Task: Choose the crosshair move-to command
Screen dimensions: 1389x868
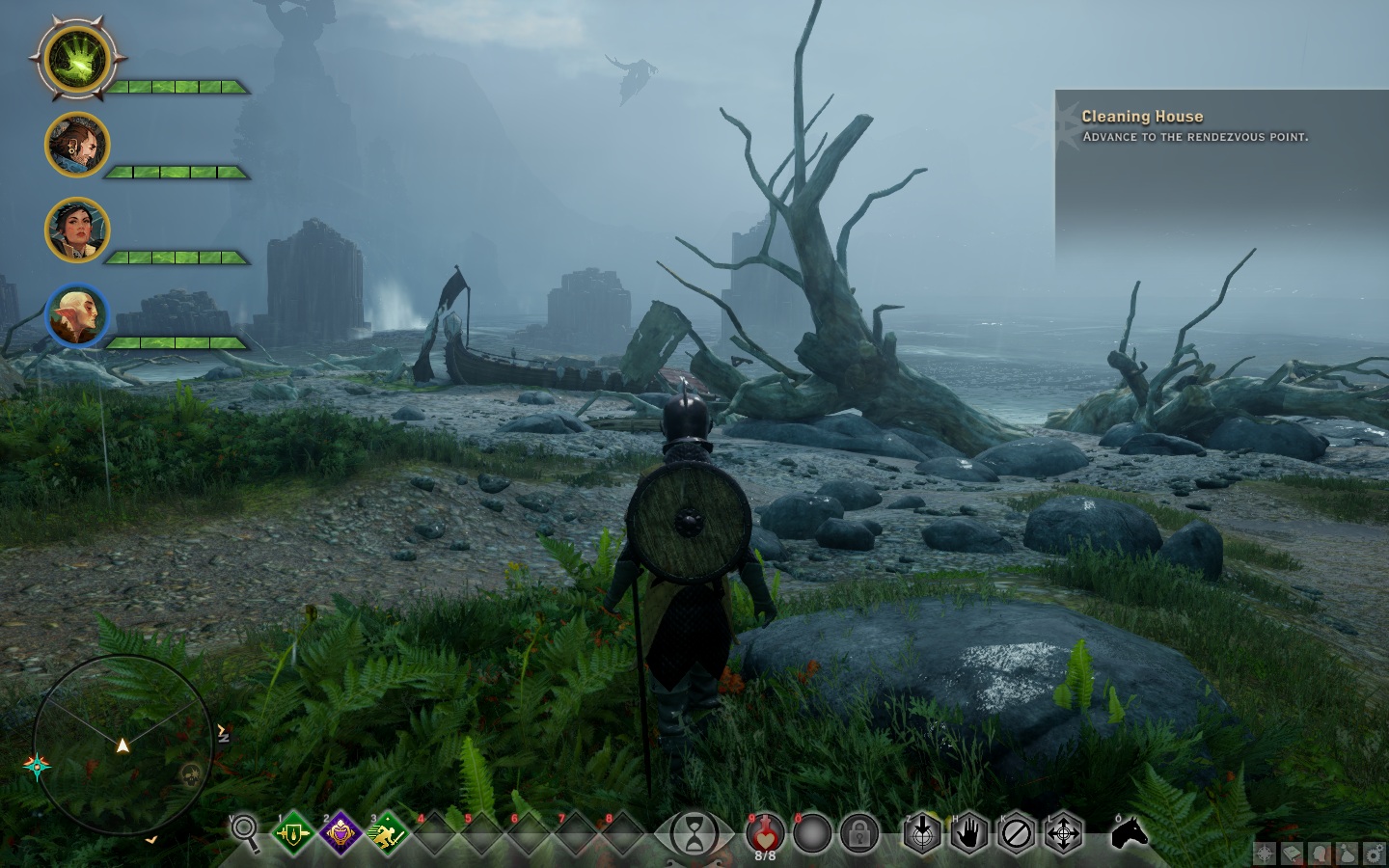Action: pyautogui.click(x=1063, y=833)
